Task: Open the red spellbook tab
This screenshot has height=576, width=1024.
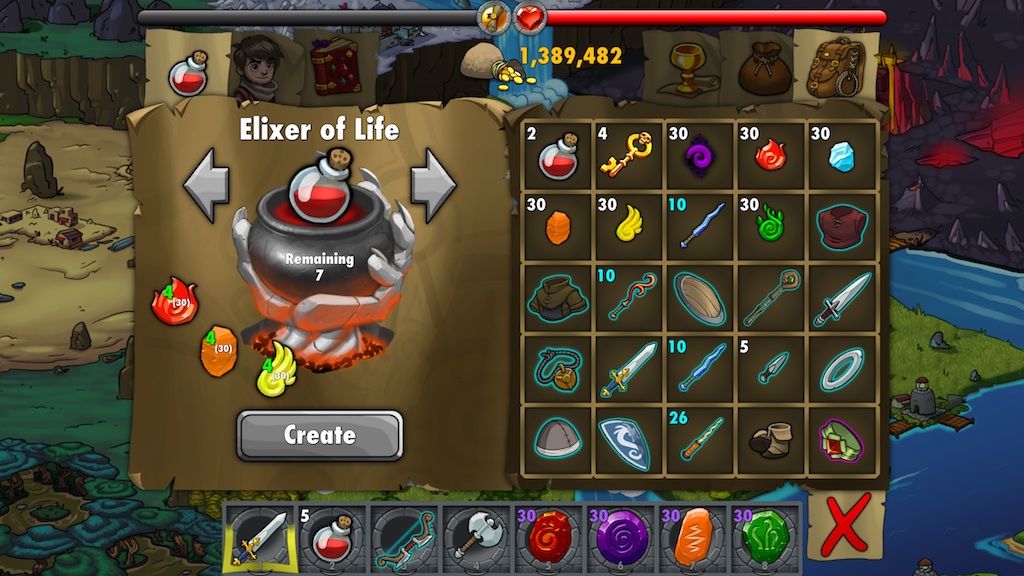Action: (334, 67)
